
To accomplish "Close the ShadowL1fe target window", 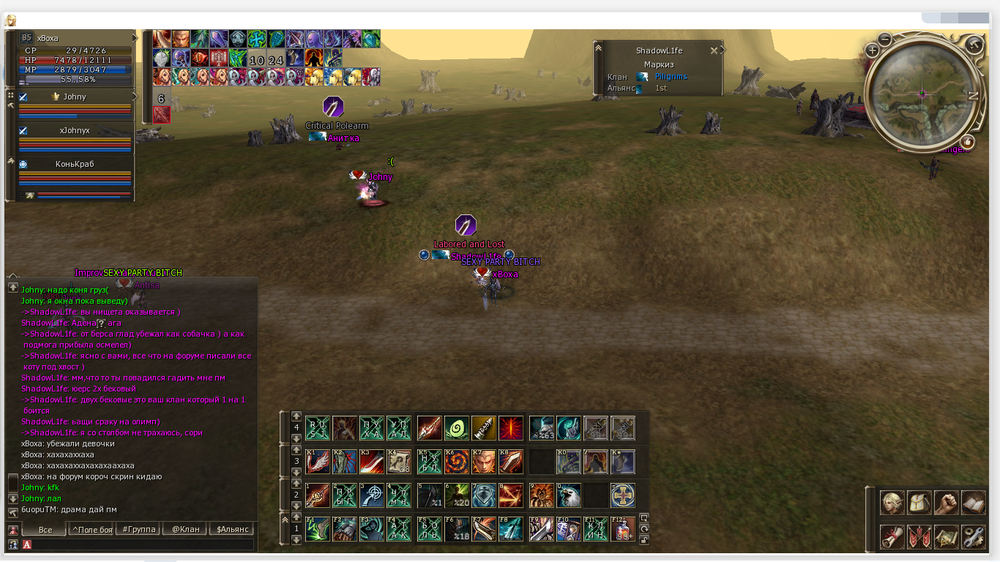I will tap(714, 50).
